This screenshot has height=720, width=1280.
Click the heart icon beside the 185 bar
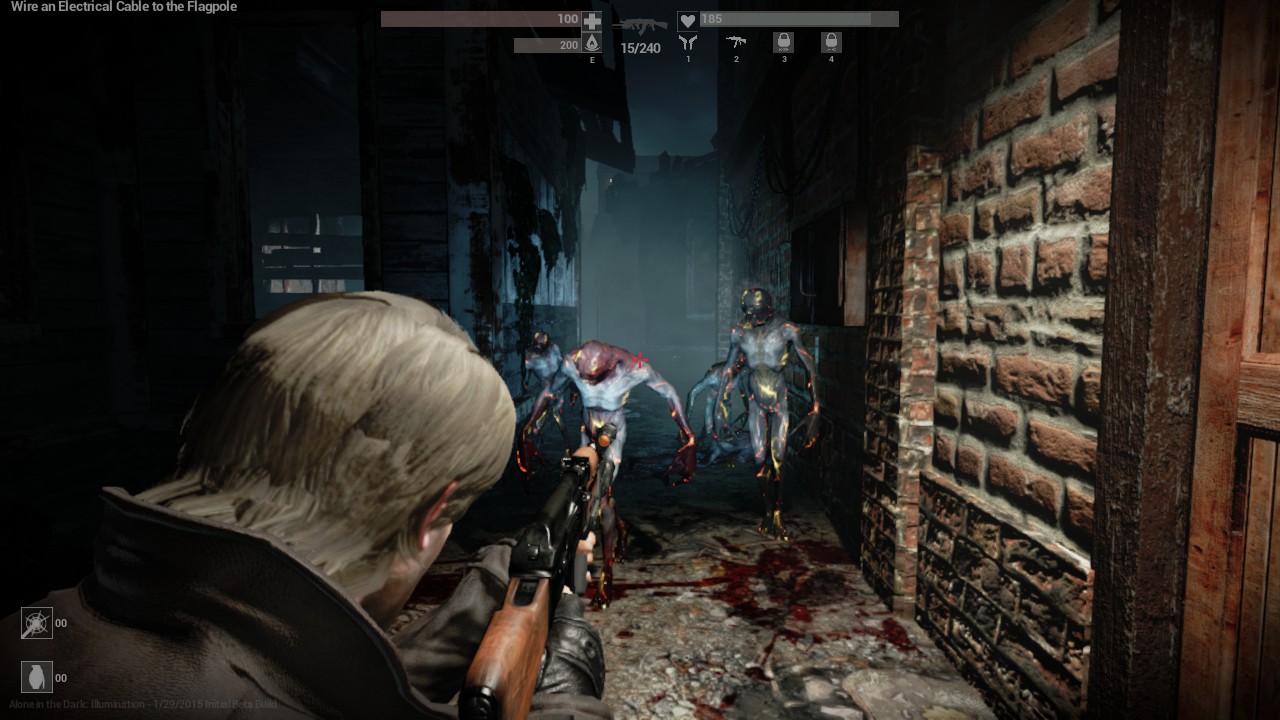click(687, 20)
